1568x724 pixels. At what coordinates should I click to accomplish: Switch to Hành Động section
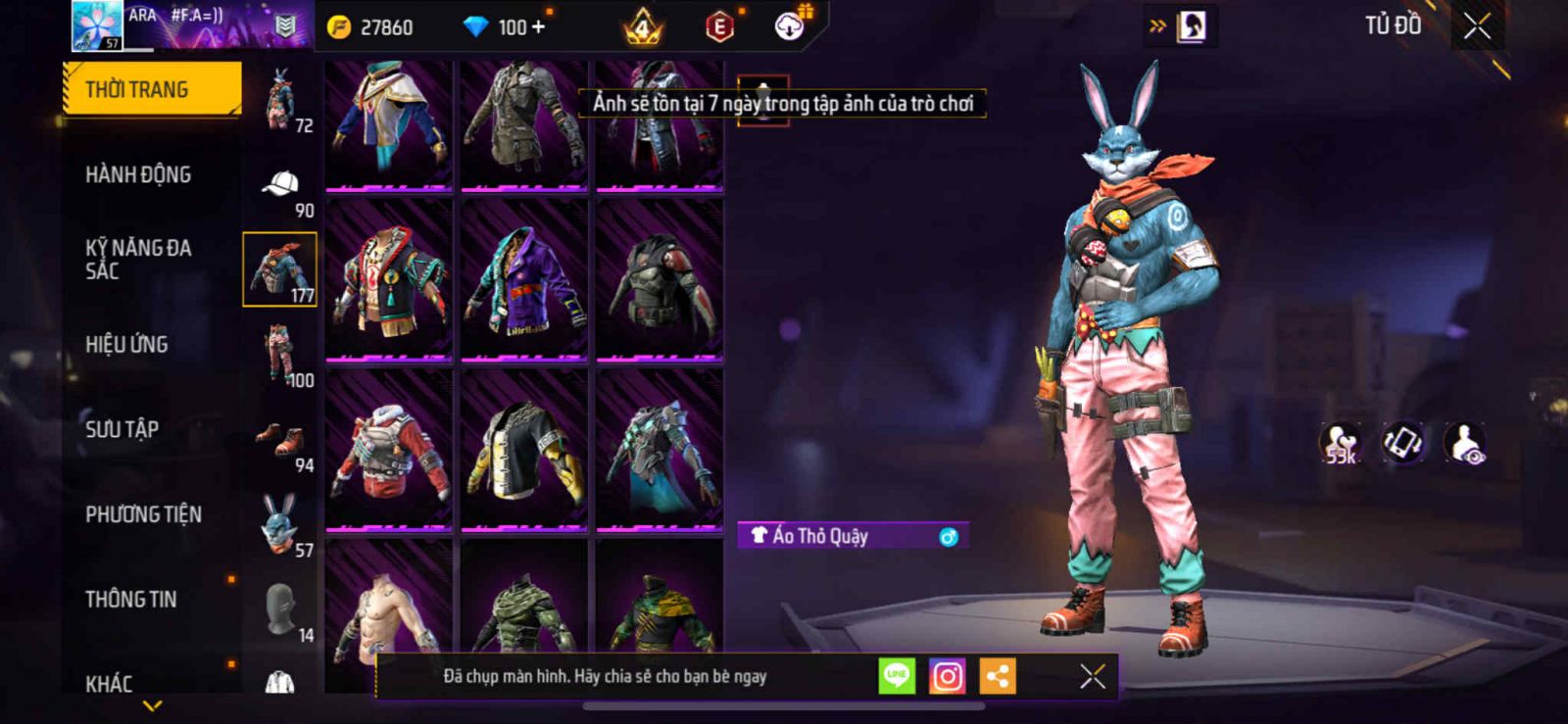(x=138, y=174)
